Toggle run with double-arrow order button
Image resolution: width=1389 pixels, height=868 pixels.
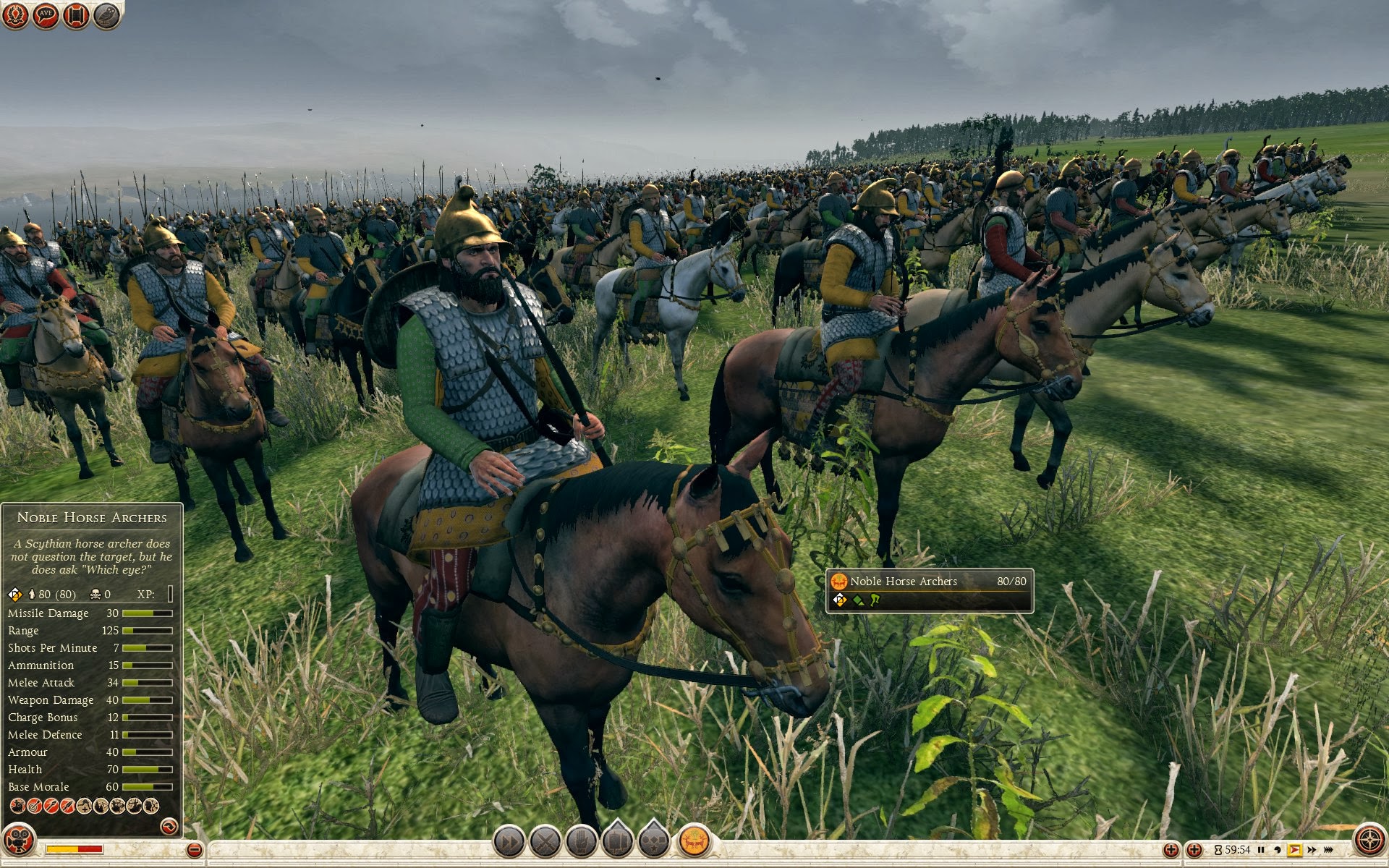pos(509,841)
